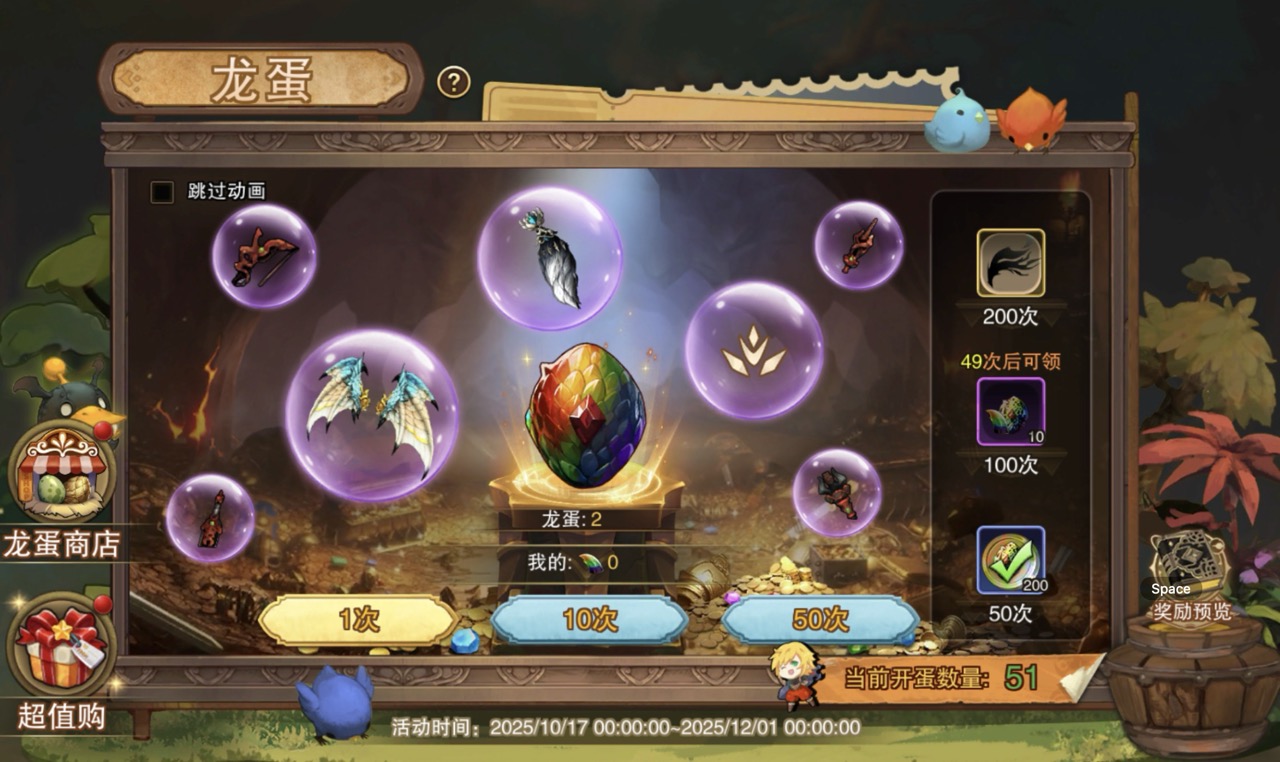Viewport: 1280px width, 762px height.
Task: Open the 奖励预览 reward preview icon
Action: pos(1188,557)
